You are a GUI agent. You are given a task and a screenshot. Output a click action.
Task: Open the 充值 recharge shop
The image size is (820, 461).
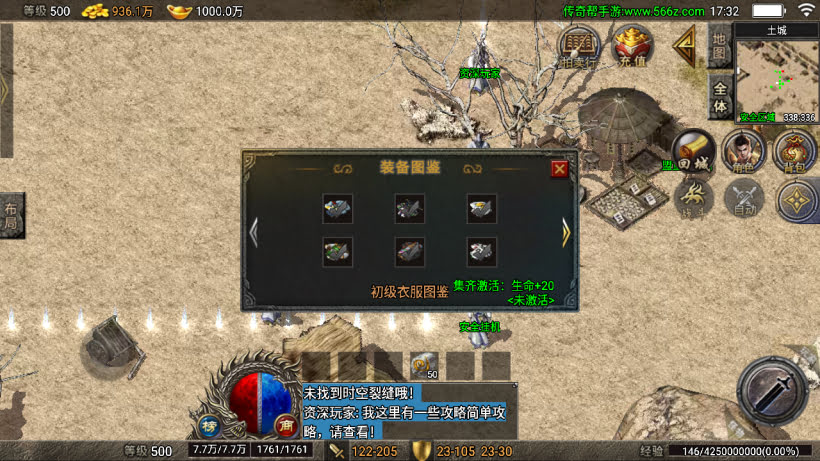coord(632,46)
